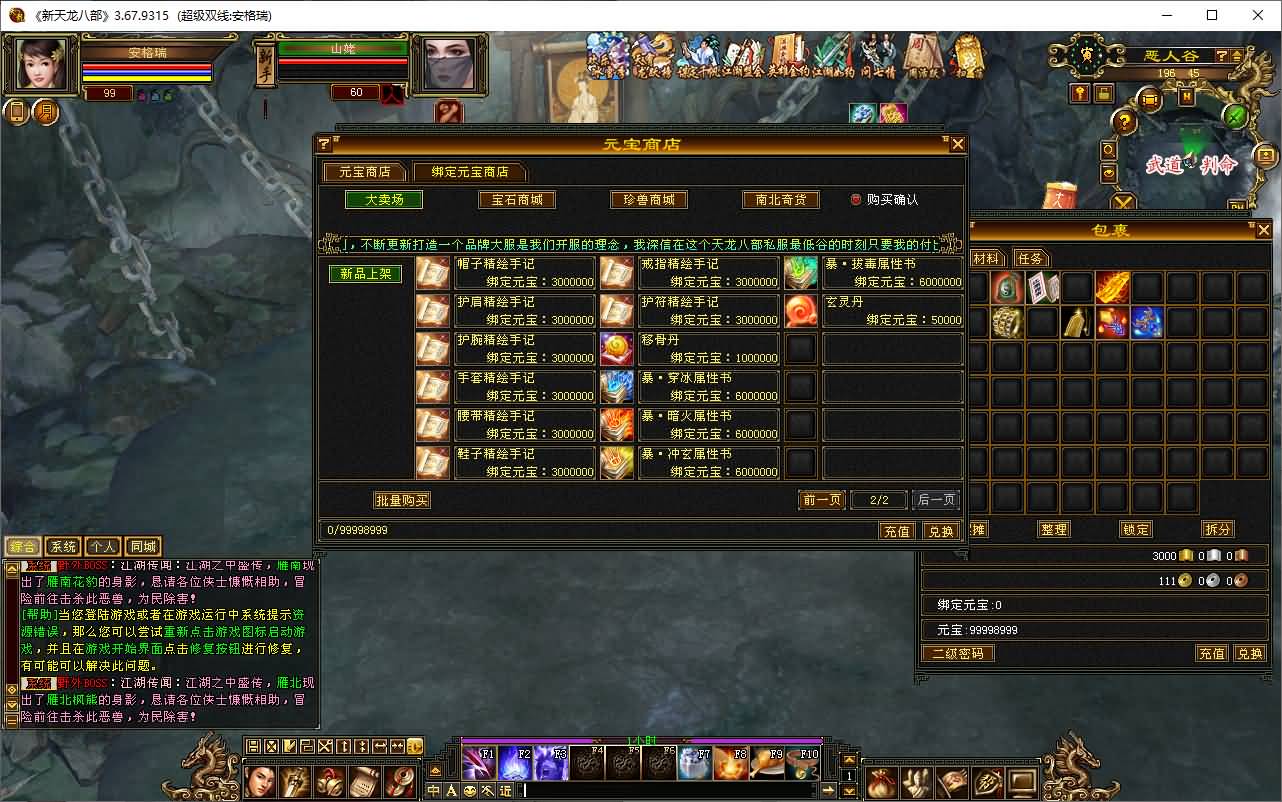Toggle the 锁定 lock in the backpack panel
Screen dimensions: 1282x802
(1135, 529)
